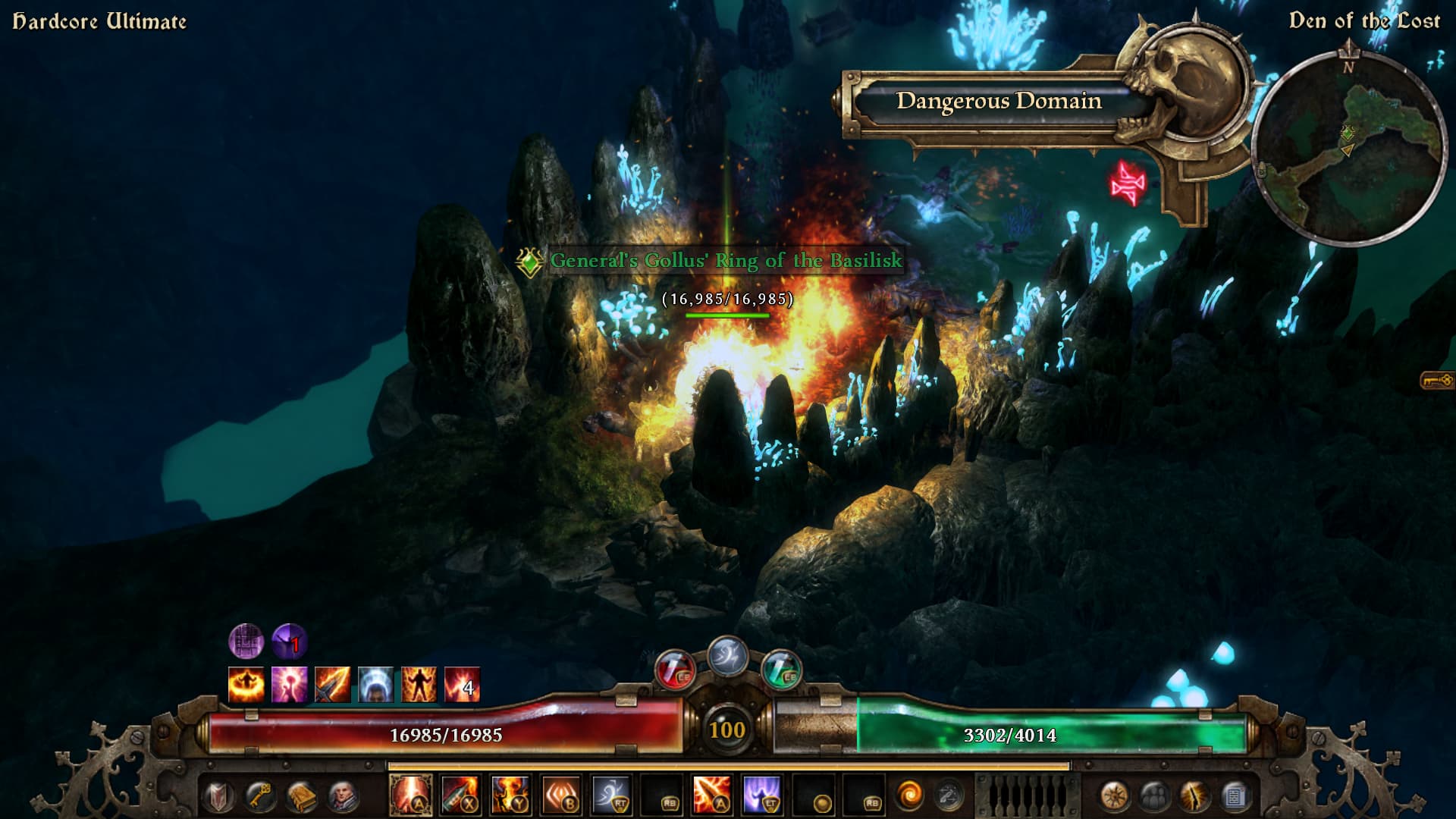Activate the silver swirl skill above level orb
This screenshot has width=1456, height=819.
[727, 656]
